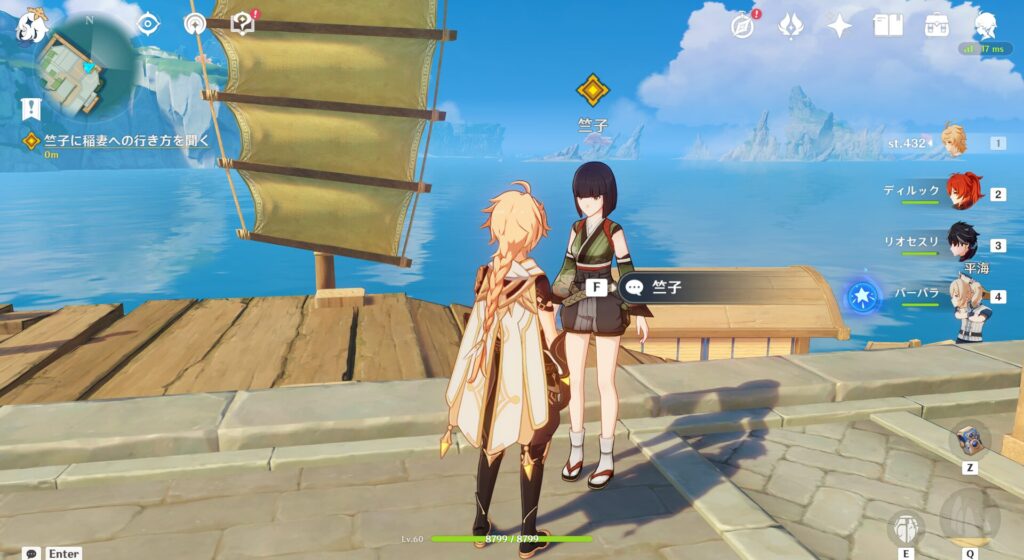Open the character screen icon
The image size is (1024, 560).
[x=986, y=26]
